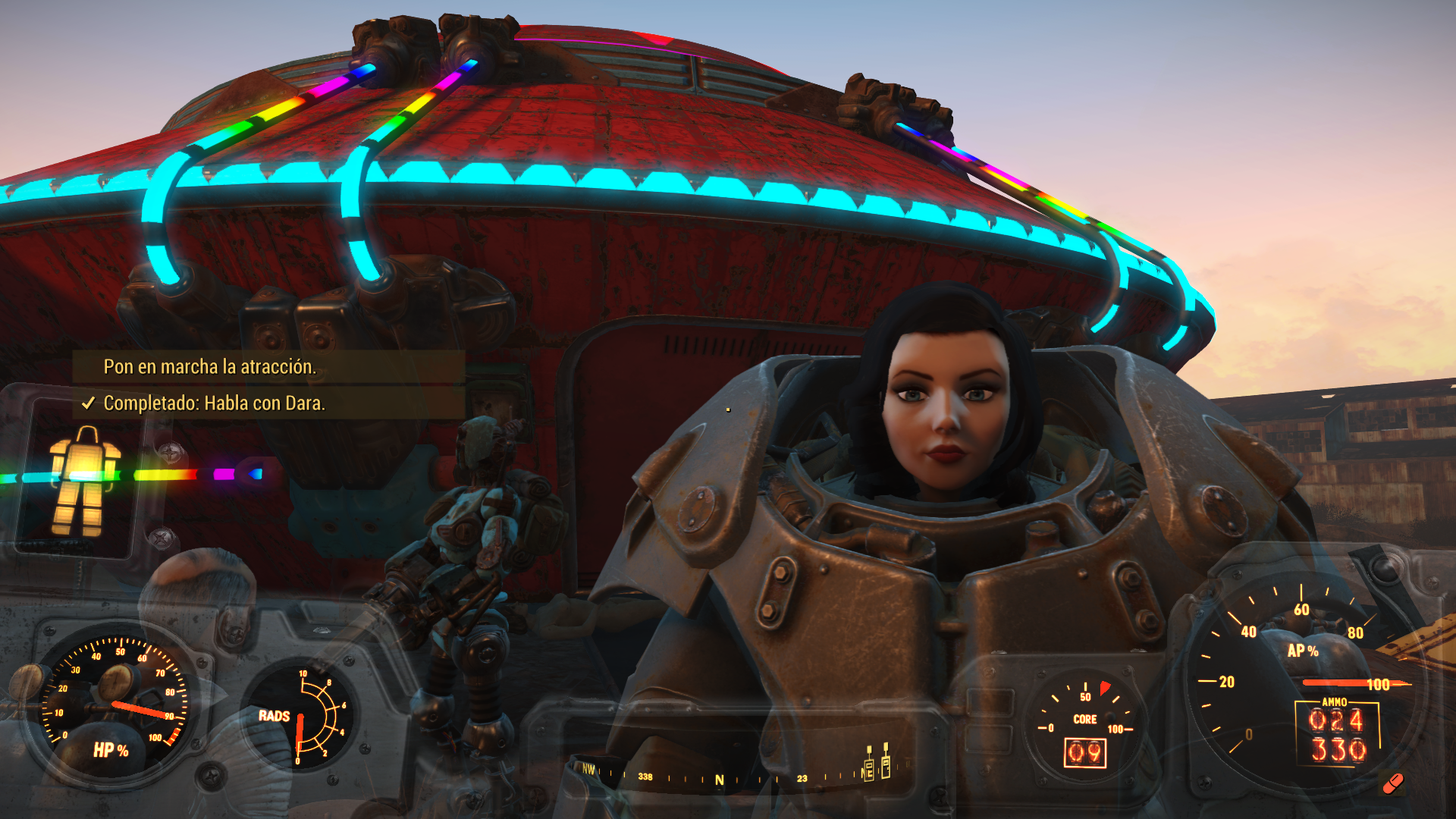Open the power armor condition figure
This screenshot has width=1456, height=819.
[x=85, y=481]
